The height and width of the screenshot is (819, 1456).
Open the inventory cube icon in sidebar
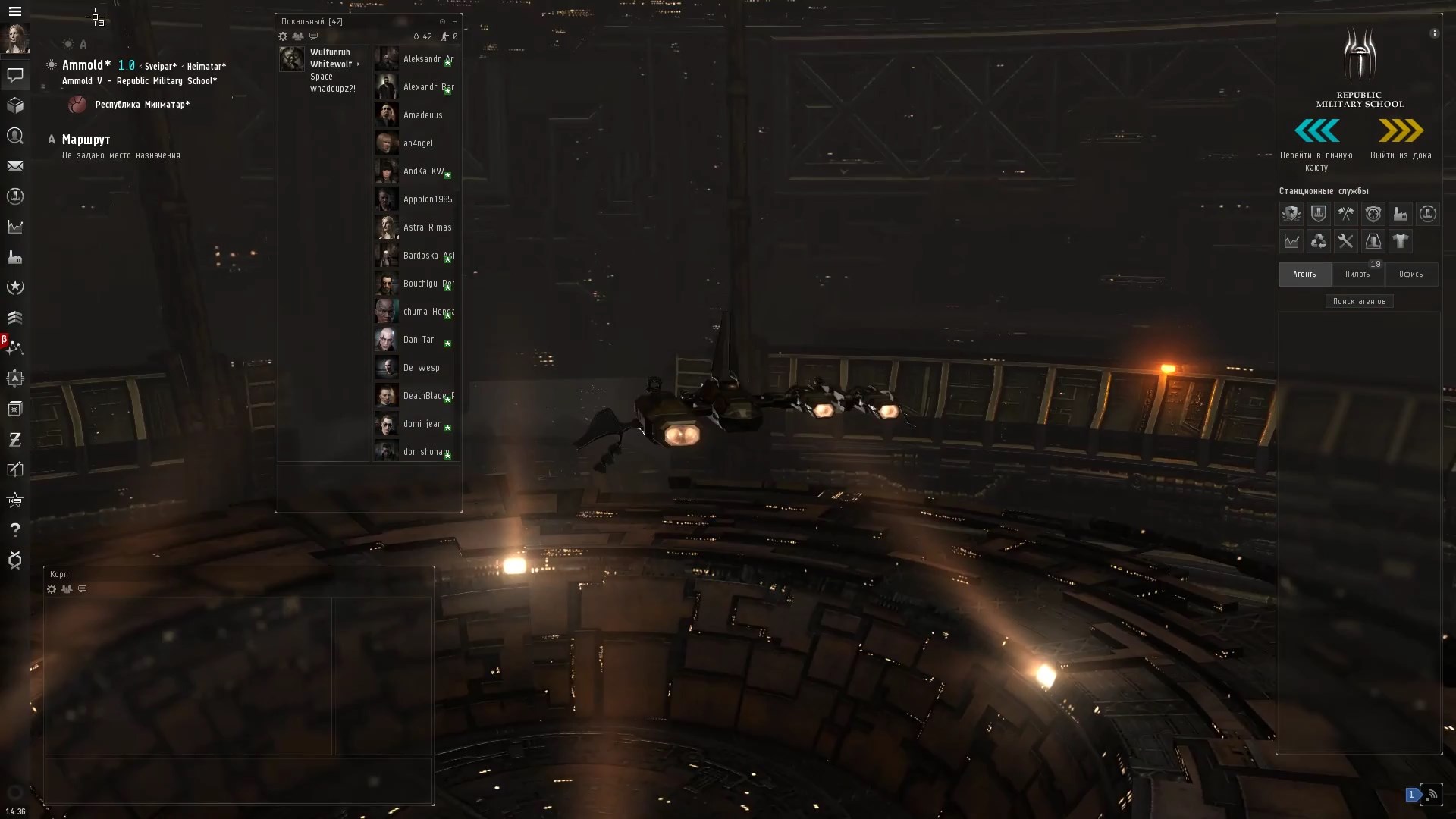pyautogui.click(x=15, y=105)
